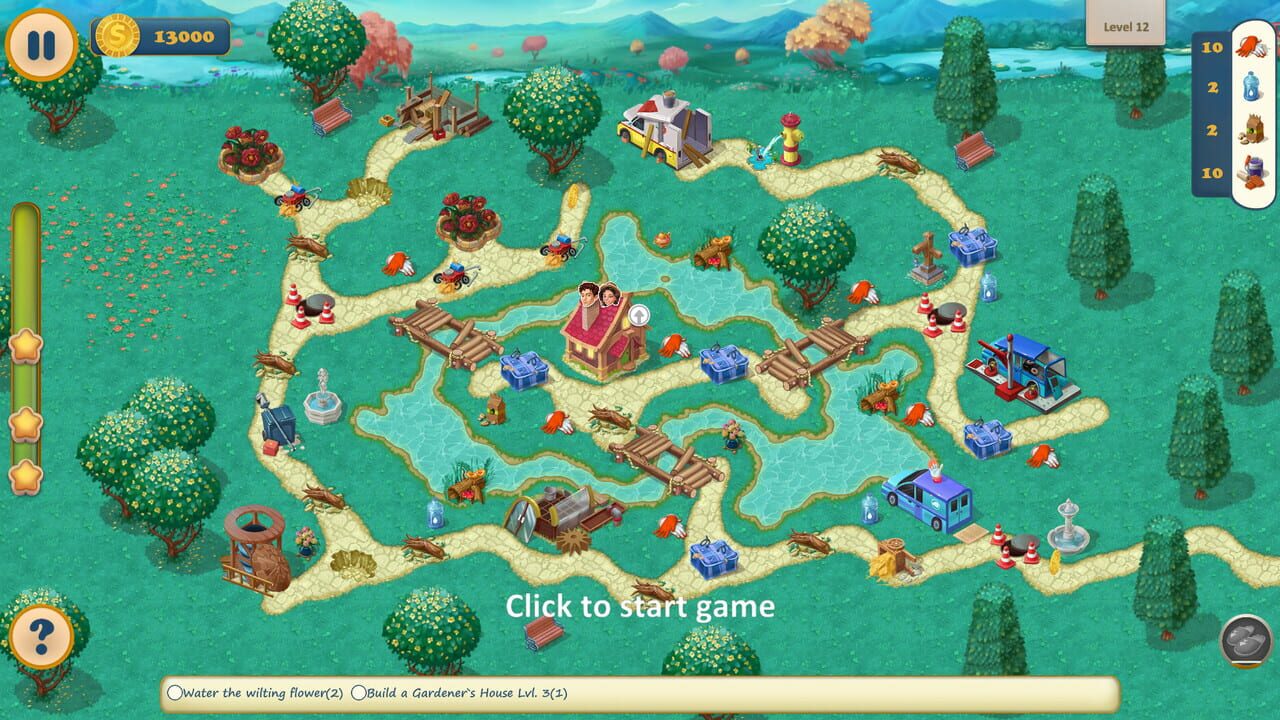Viewport: 1280px width, 720px height.
Task: Click to start game
Action: 640,607
